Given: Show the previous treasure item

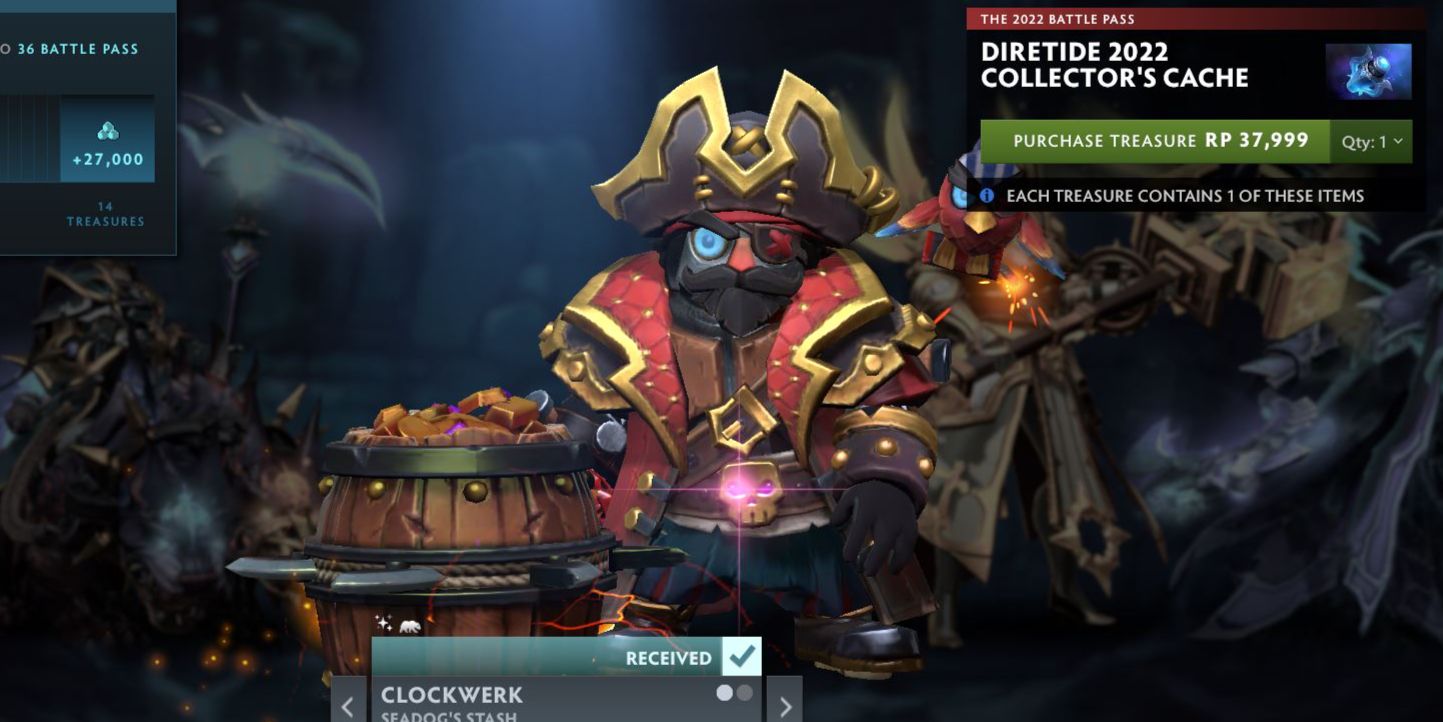Looking at the screenshot, I should 347,705.
